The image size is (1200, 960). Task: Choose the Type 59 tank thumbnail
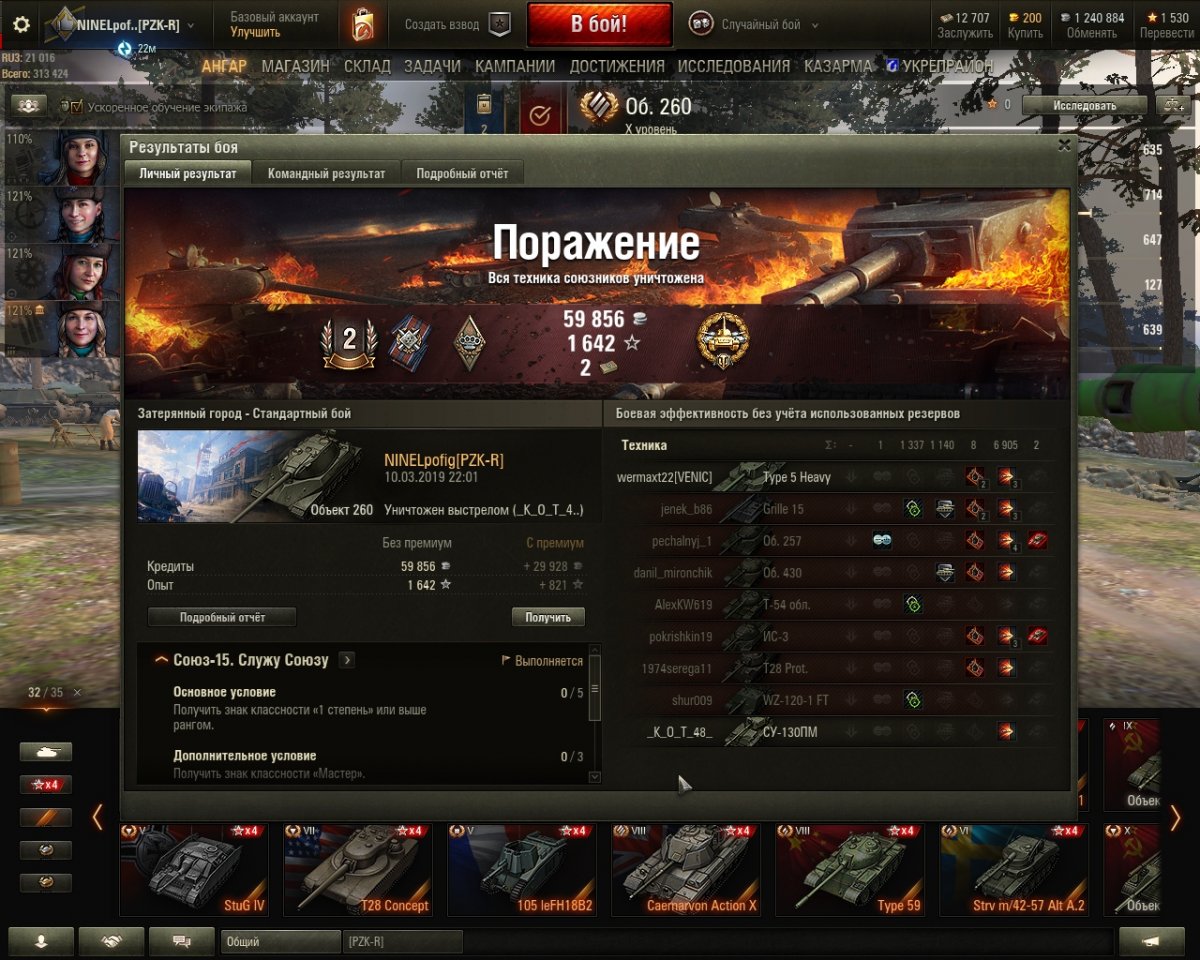point(850,868)
